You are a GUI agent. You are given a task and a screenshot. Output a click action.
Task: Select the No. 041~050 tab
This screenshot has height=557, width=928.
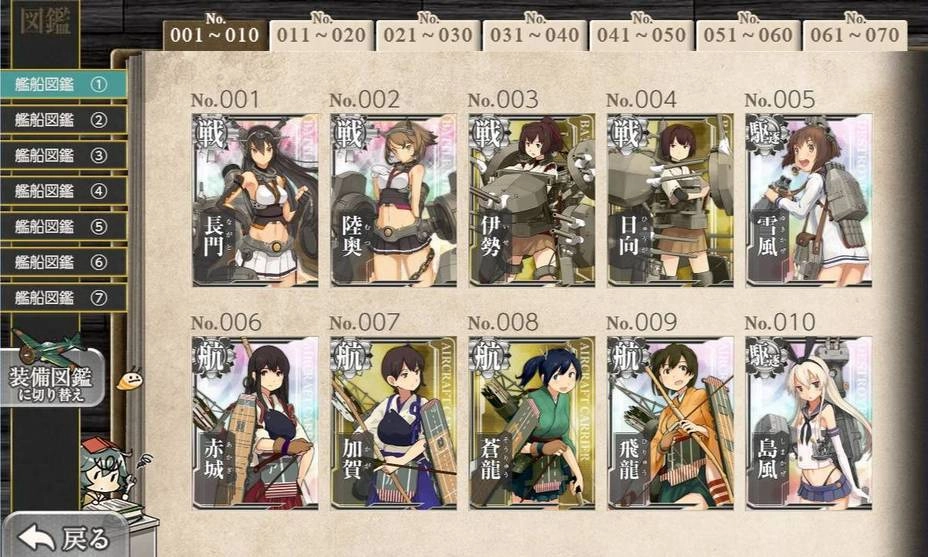(642, 36)
